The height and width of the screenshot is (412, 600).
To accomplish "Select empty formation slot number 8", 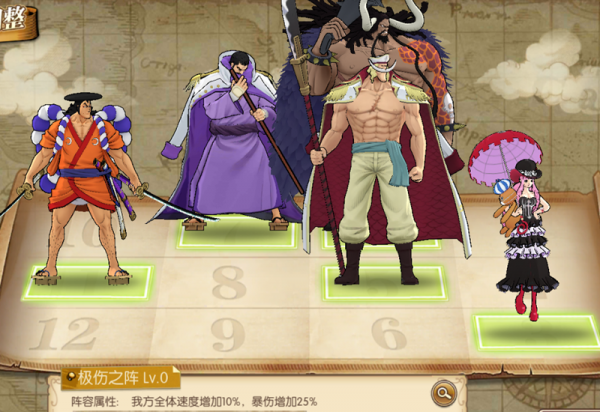I will click(x=229, y=283).
